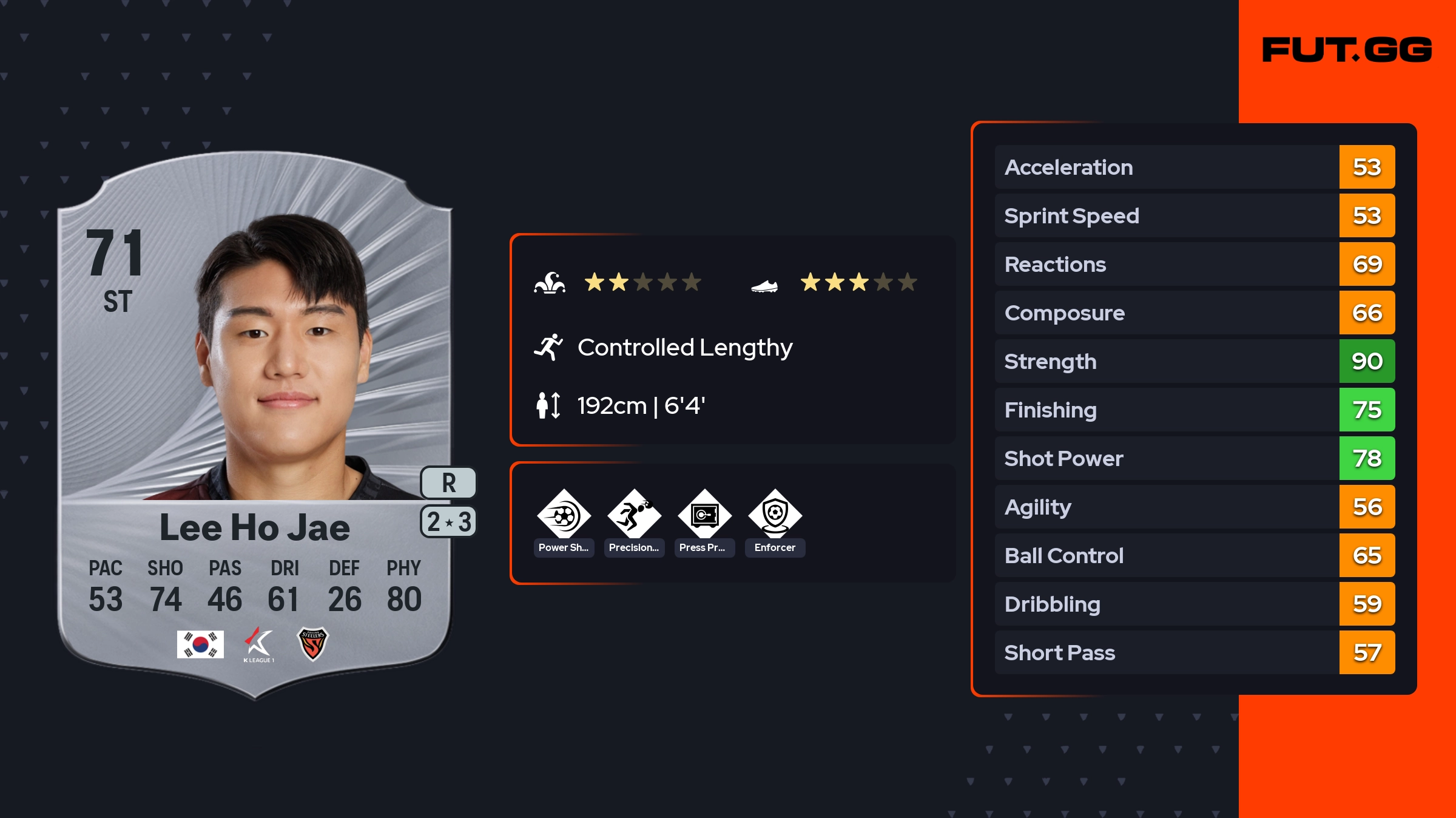Click the Shot Power stat row

[1194, 458]
